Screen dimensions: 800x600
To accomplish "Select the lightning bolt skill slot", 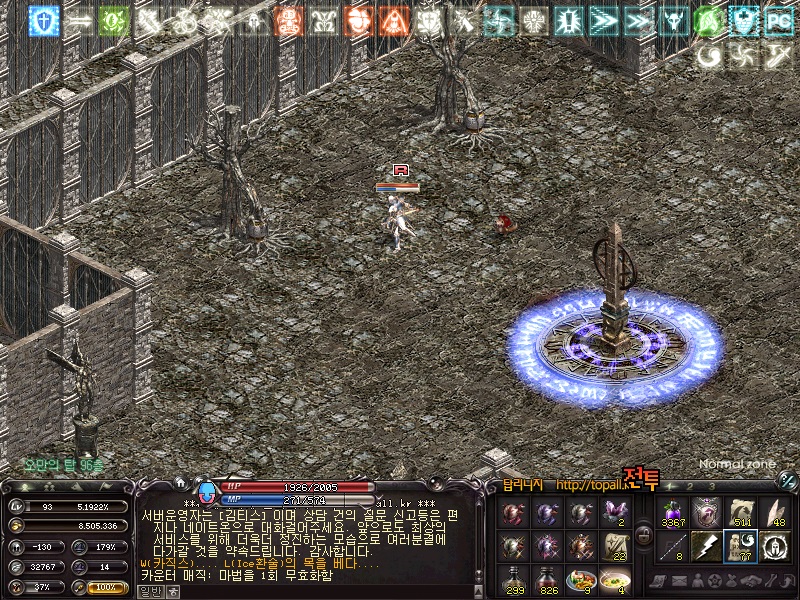I will 707,546.
